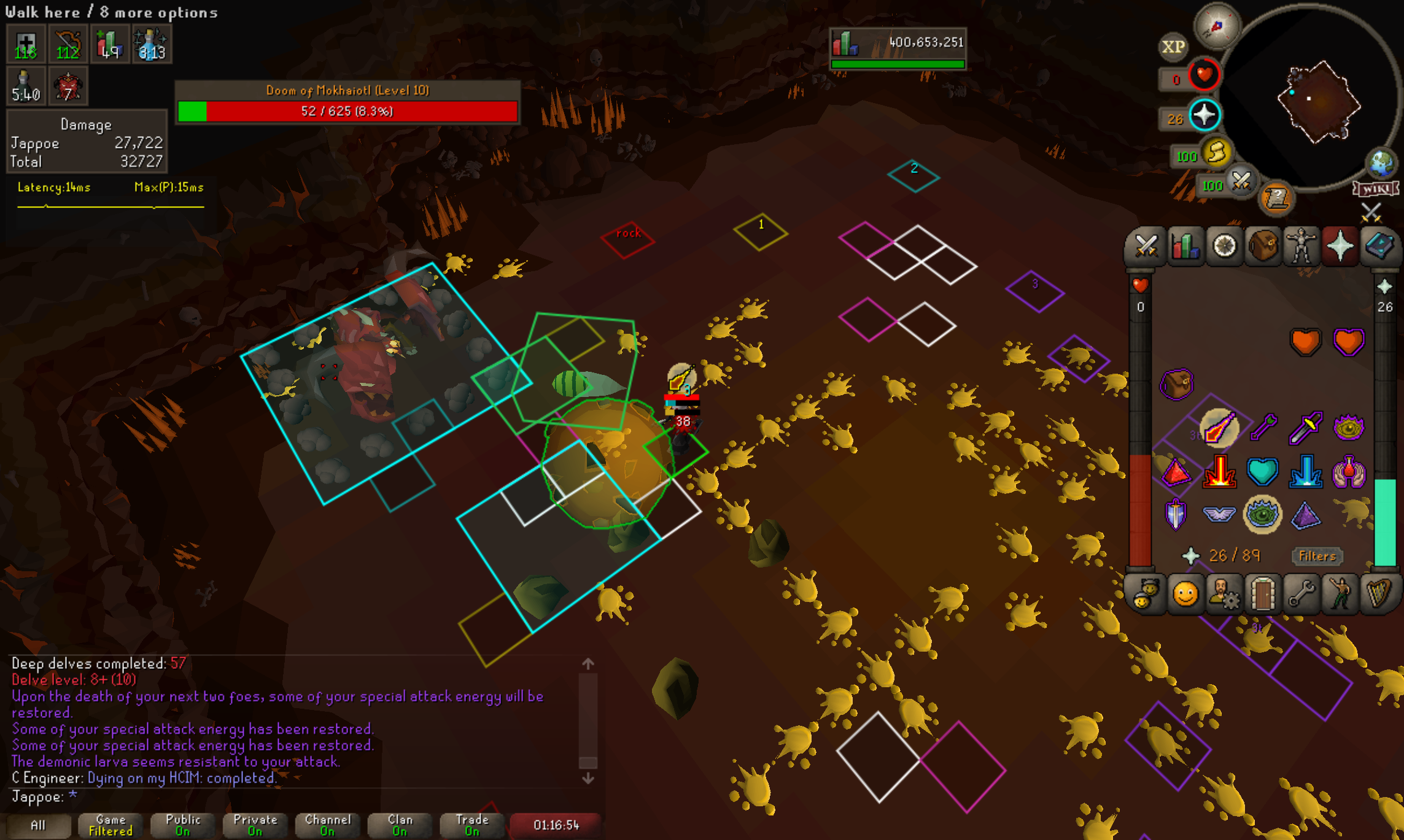Click the Filters button in prayer panel
Image resolution: width=1404 pixels, height=840 pixels.
[x=1317, y=556]
